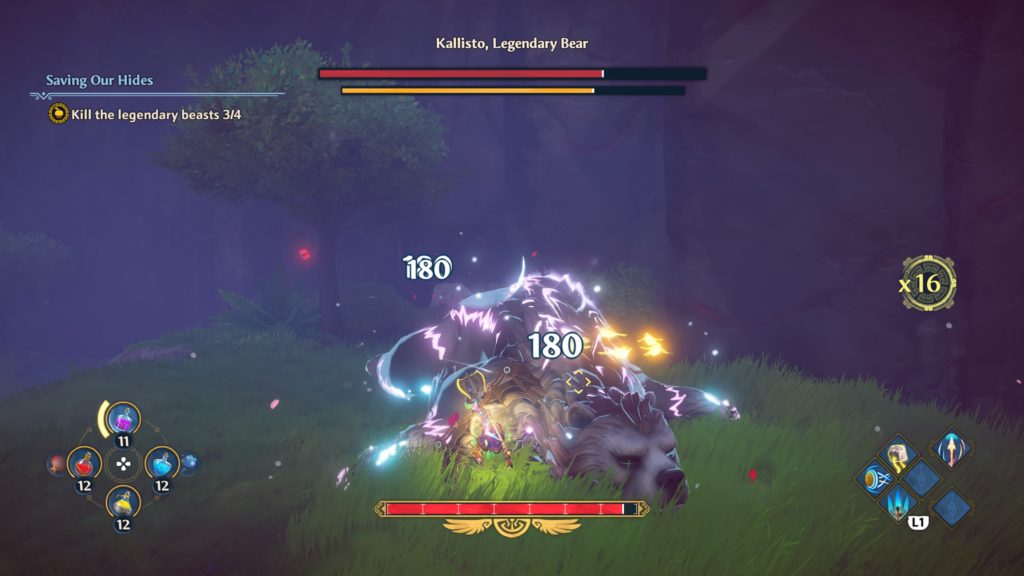Activate the blue spikes godly power
The image size is (1024, 576).
pyautogui.click(x=897, y=502)
